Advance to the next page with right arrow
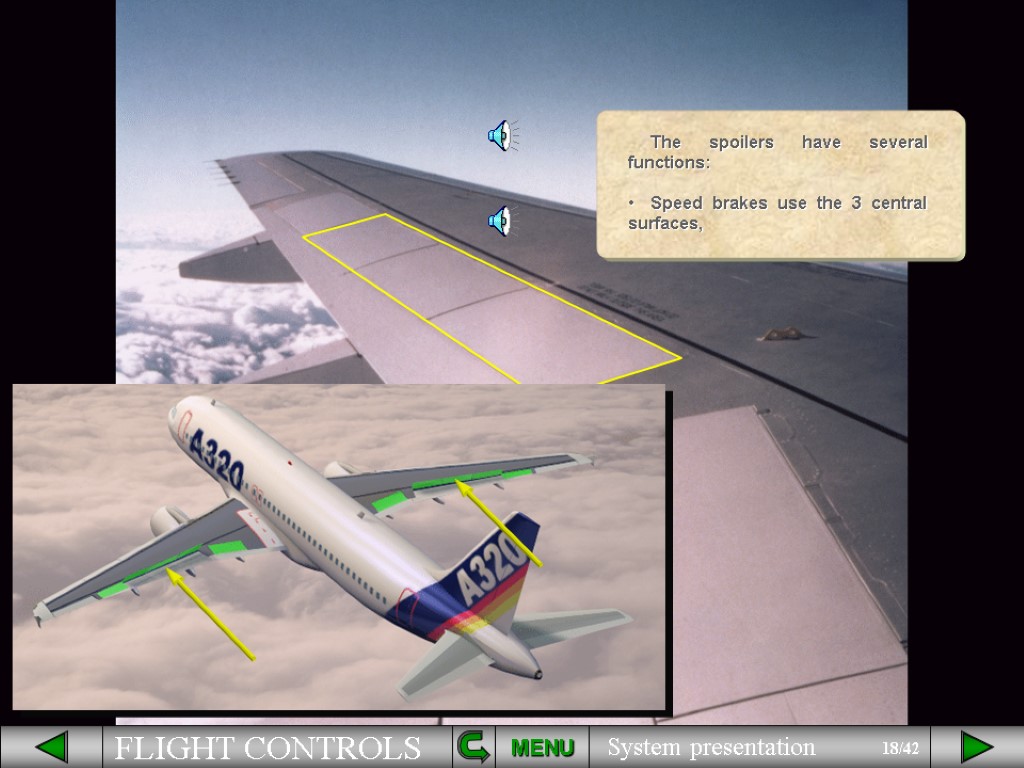This screenshot has height=768, width=1024. (976, 747)
